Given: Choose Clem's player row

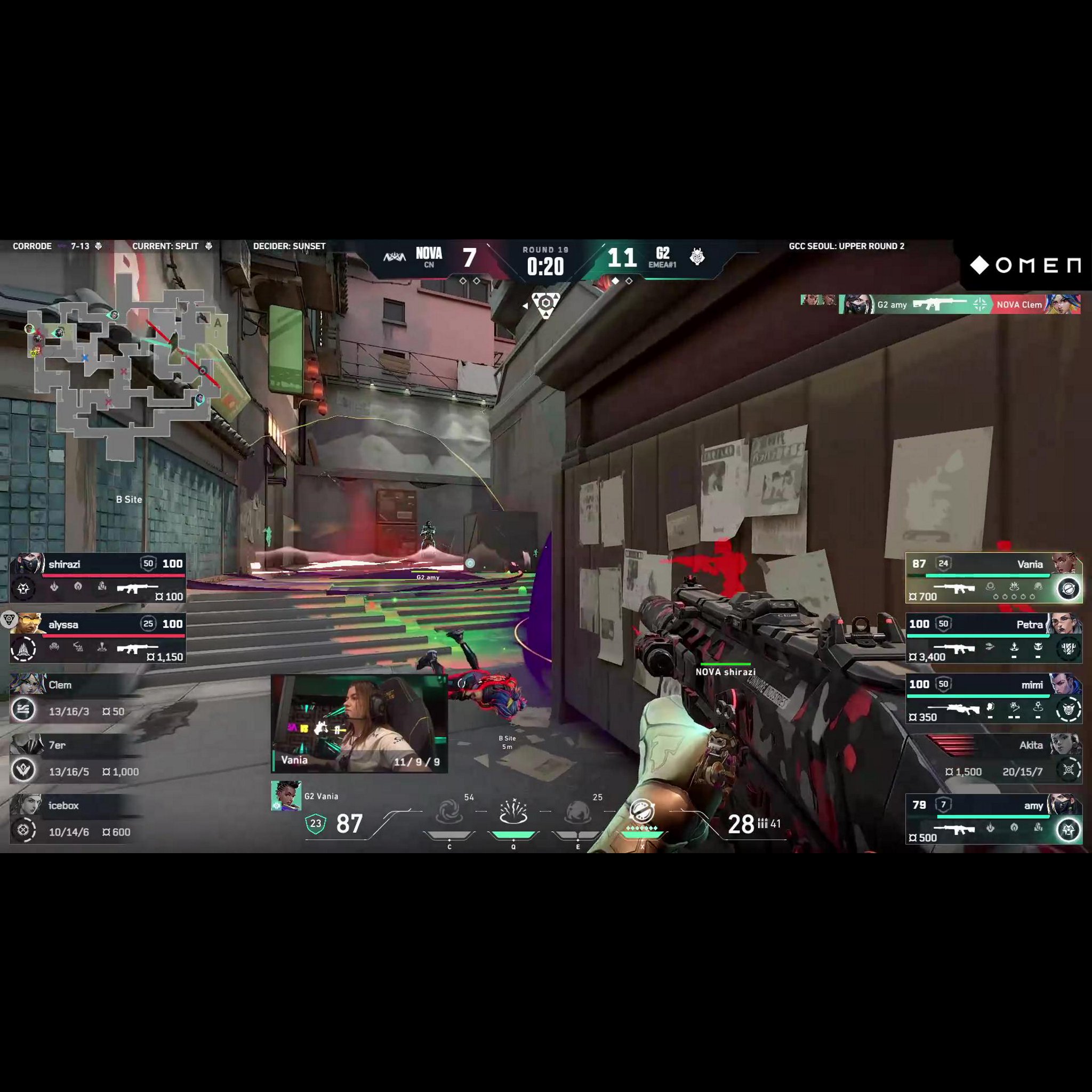Looking at the screenshot, I should tap(76, 698).
